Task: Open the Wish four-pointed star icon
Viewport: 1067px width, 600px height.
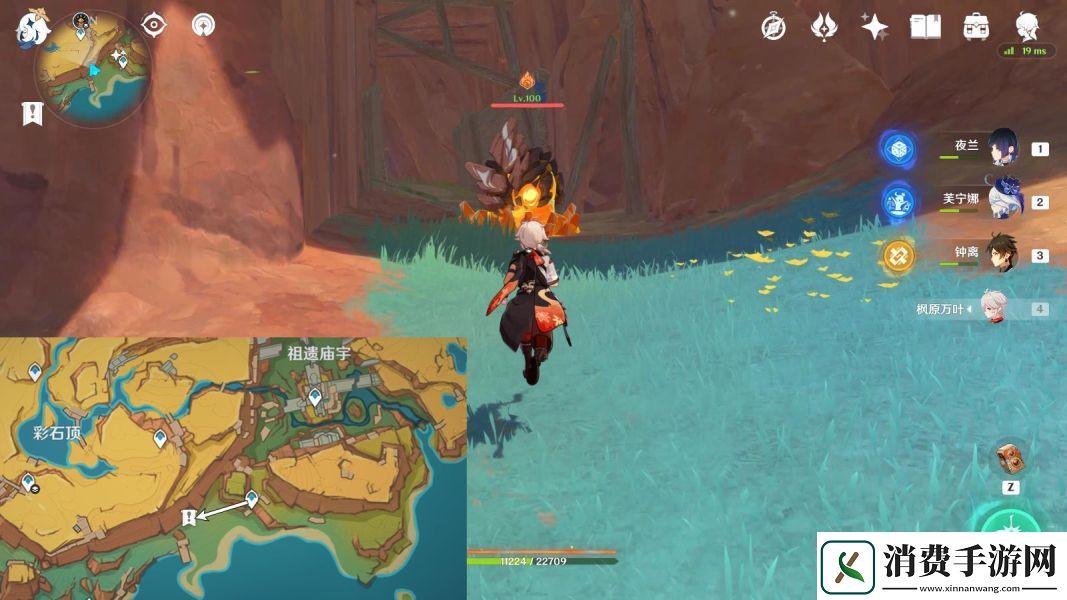Action: pos(875,27)
